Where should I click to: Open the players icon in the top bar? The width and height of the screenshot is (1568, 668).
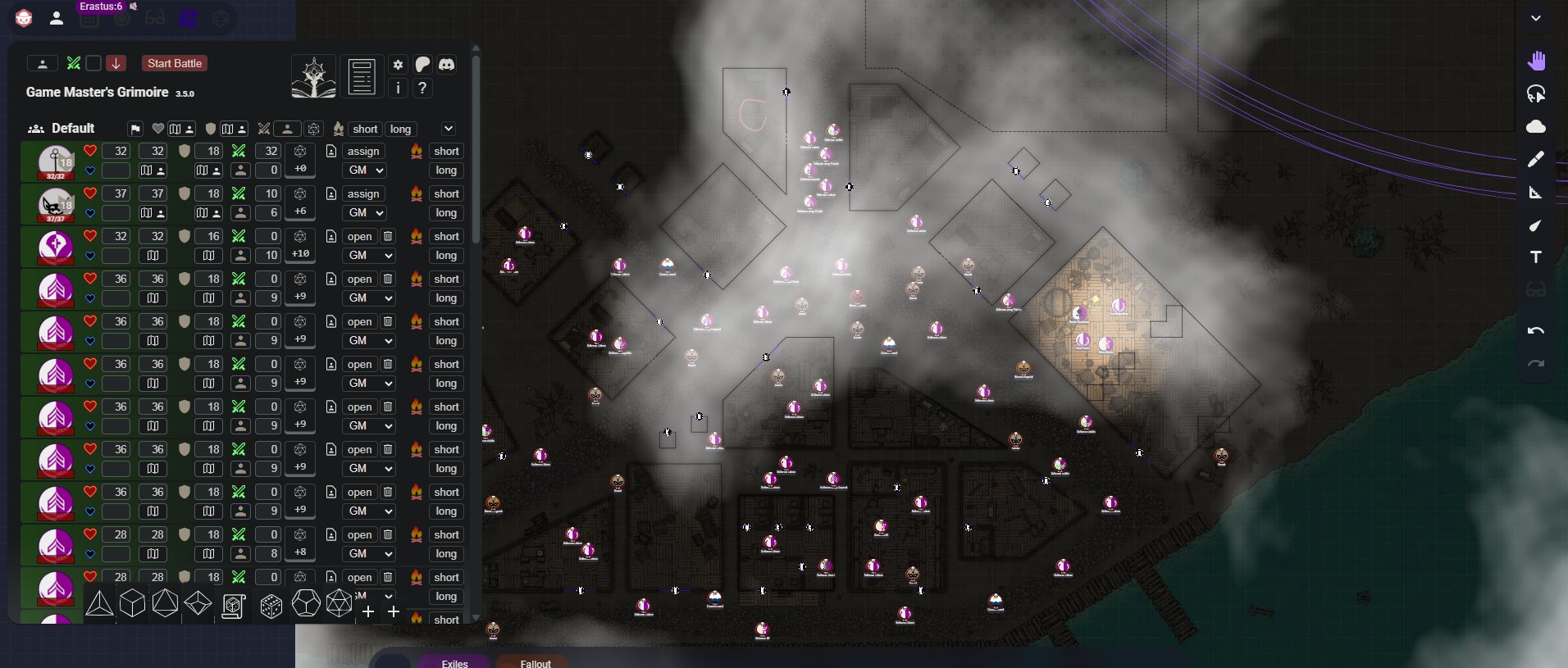[57, 18]
